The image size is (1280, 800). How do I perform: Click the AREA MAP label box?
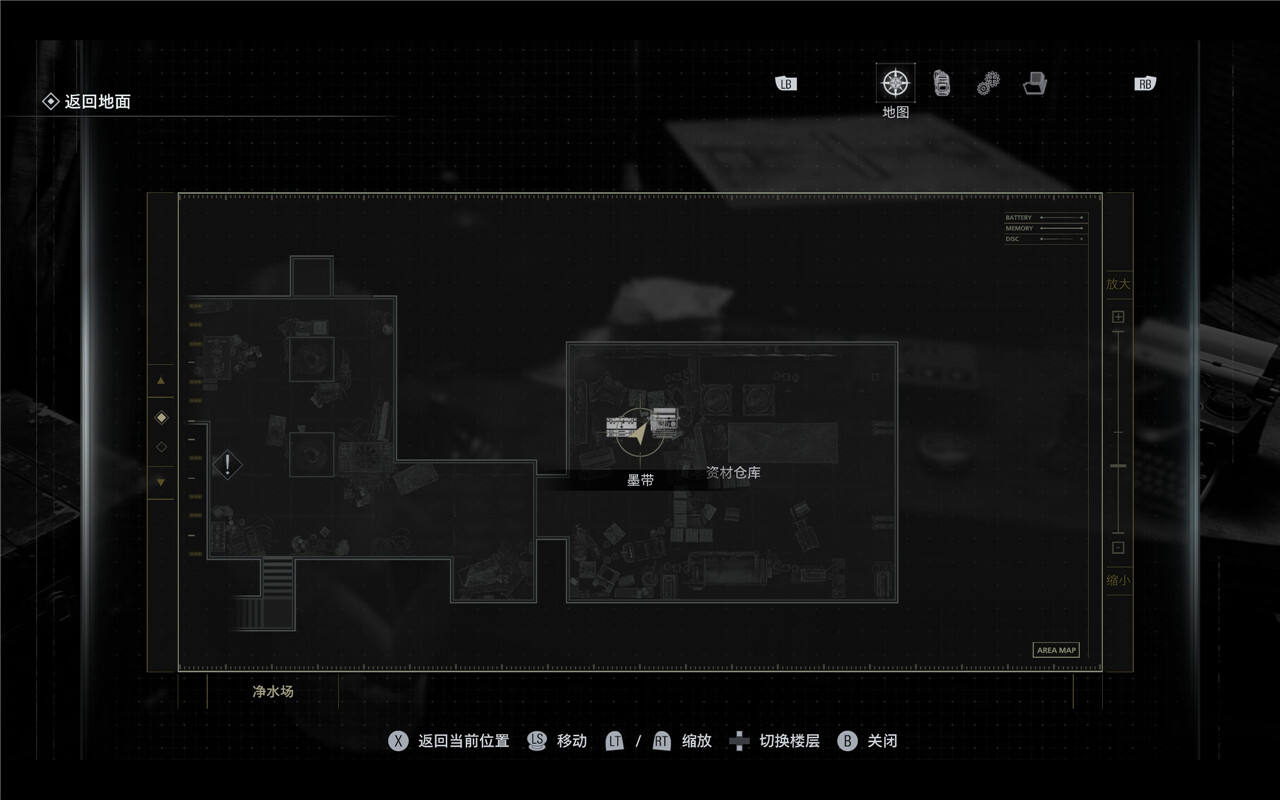tap(1056, 650)
